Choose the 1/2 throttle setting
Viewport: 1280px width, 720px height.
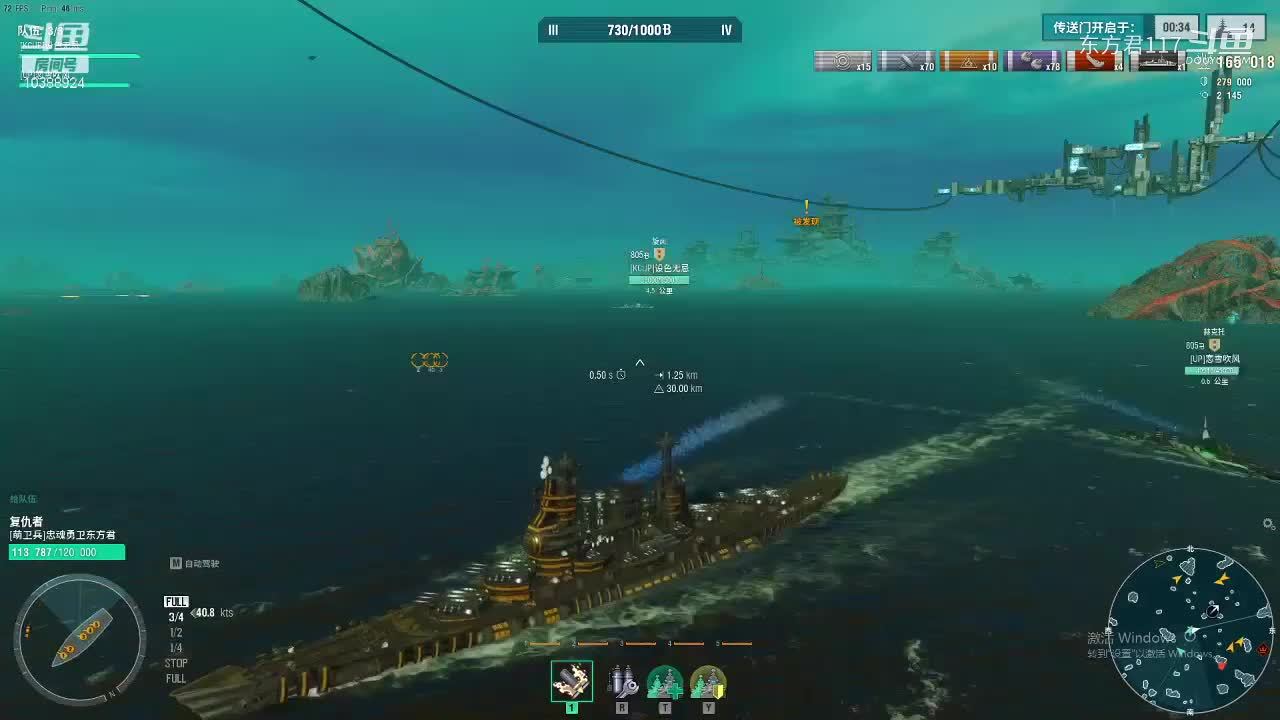coord(176,633)
